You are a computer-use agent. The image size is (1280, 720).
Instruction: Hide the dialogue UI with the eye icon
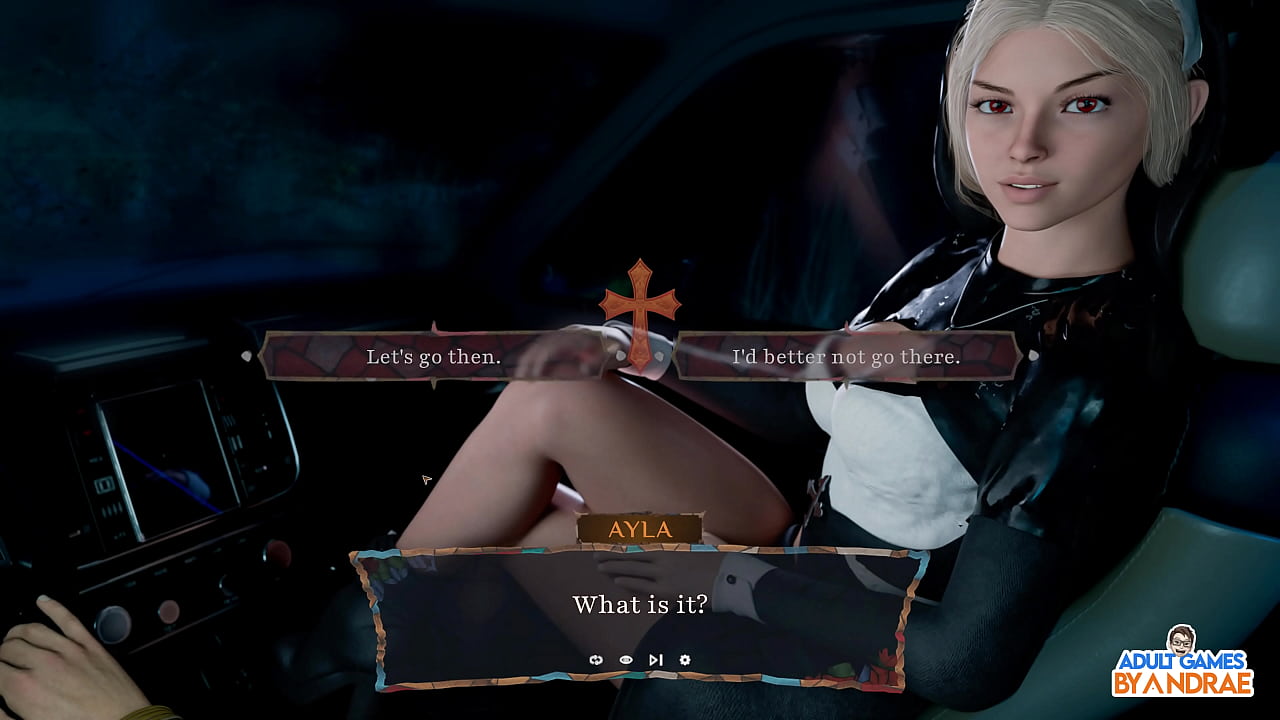pos(626,660)
